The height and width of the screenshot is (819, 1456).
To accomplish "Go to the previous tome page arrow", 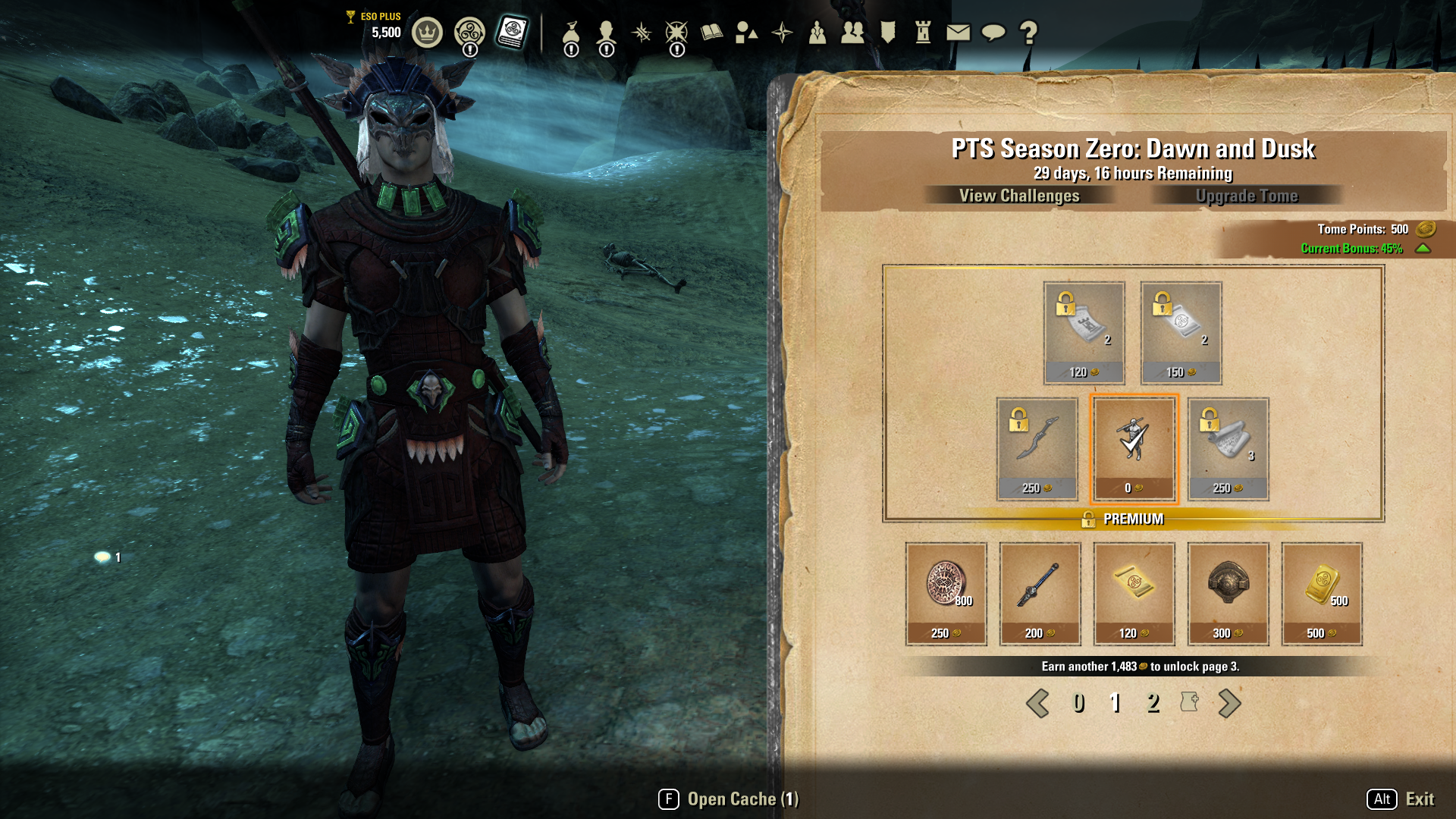I will [x=1037, y=703].
